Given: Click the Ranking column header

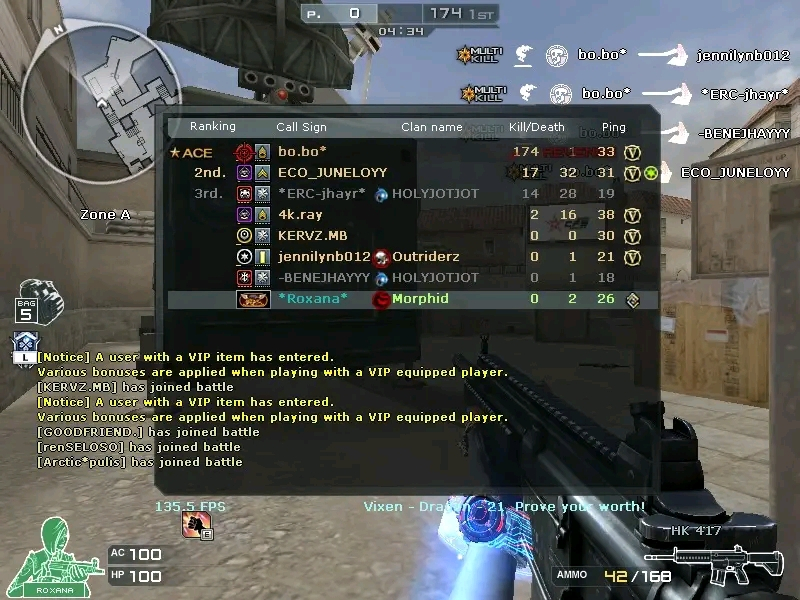Looking at the screenshot, I should pos(213,127).
